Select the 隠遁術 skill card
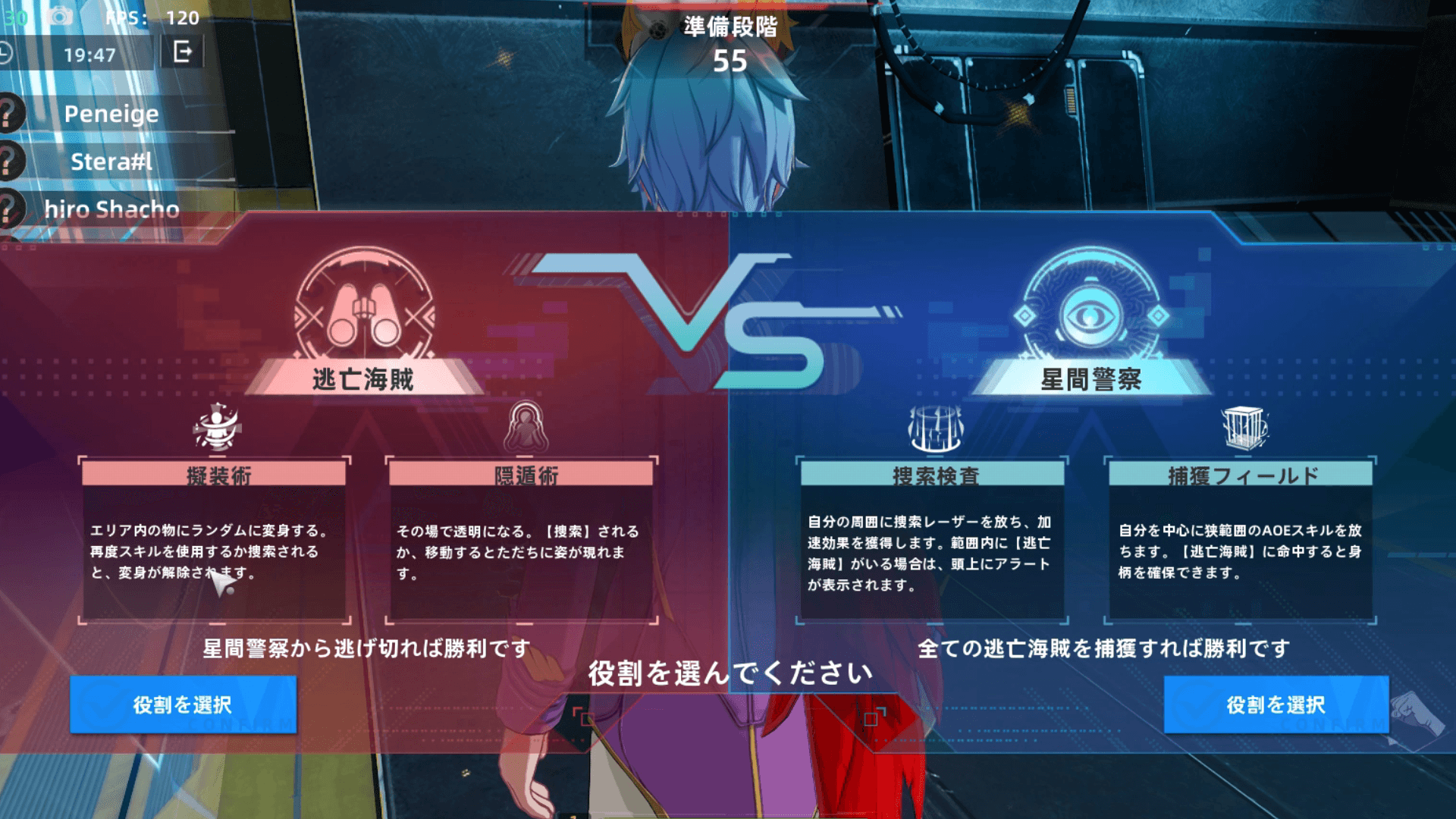This screenshot has height=819, width=1456. click(x=521, y=540)
